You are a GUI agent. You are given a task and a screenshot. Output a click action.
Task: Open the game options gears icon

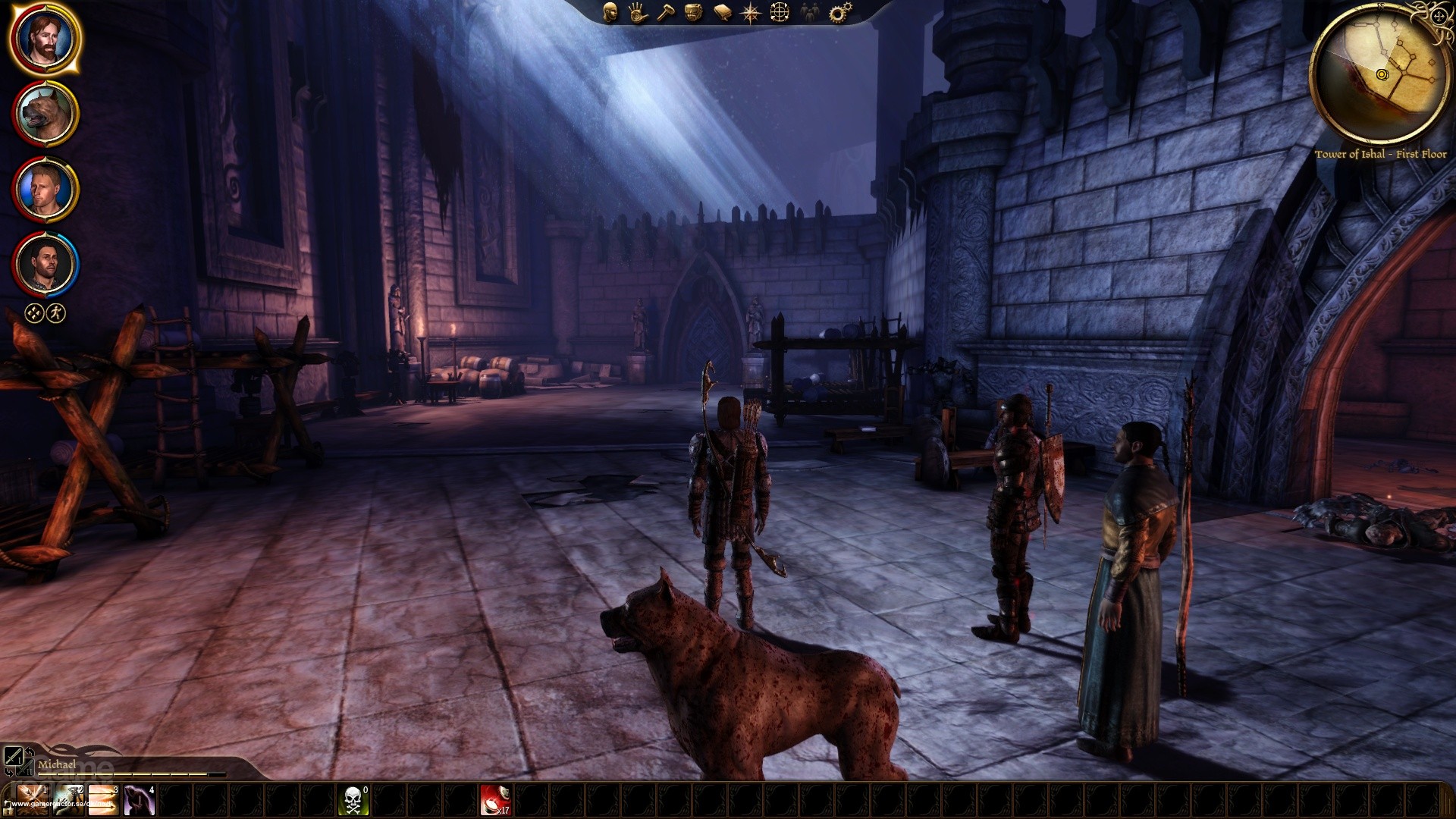837,12
